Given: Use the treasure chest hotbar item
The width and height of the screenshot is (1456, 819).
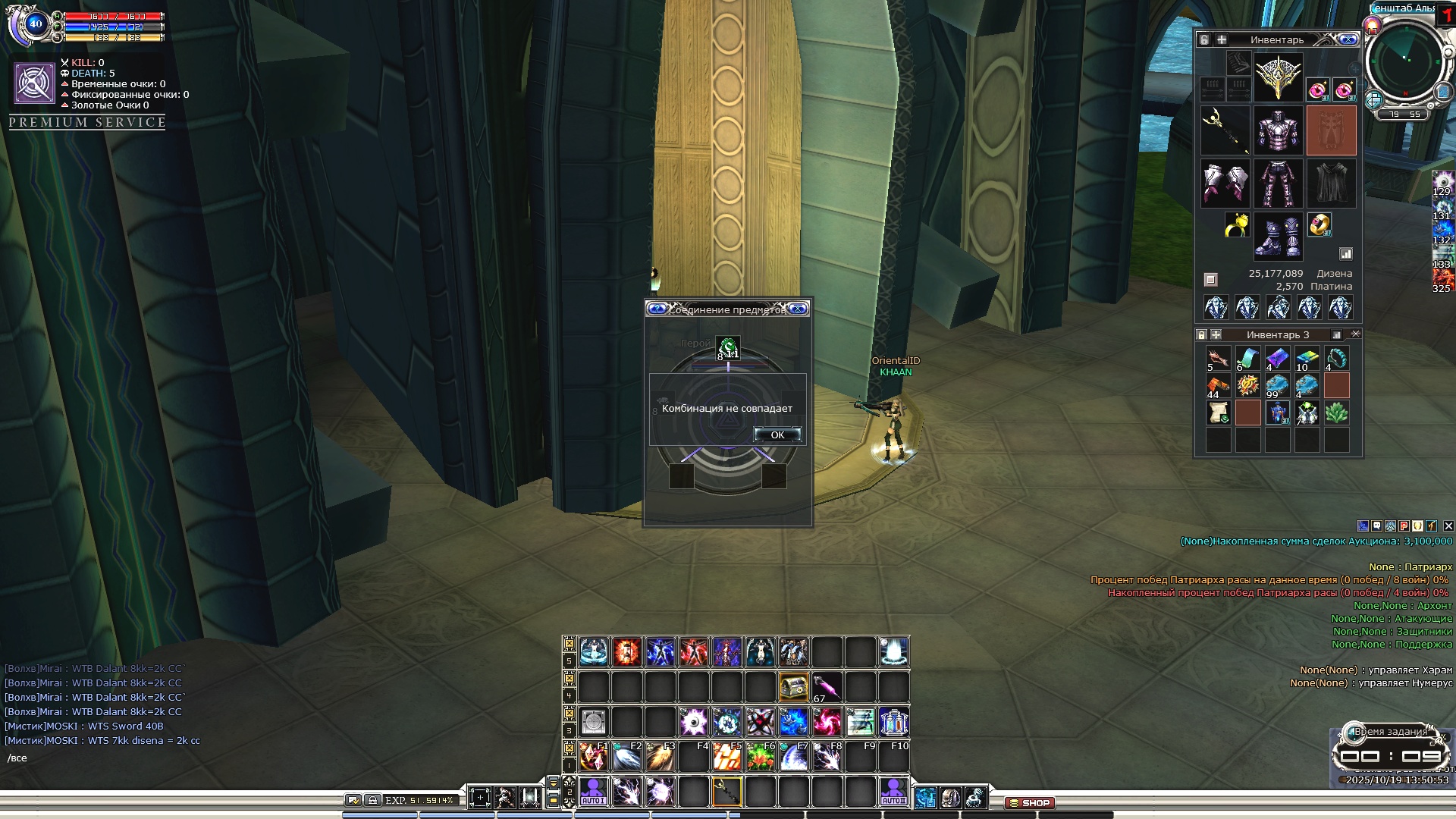Looking at the screenshot, I should [793, 687].
